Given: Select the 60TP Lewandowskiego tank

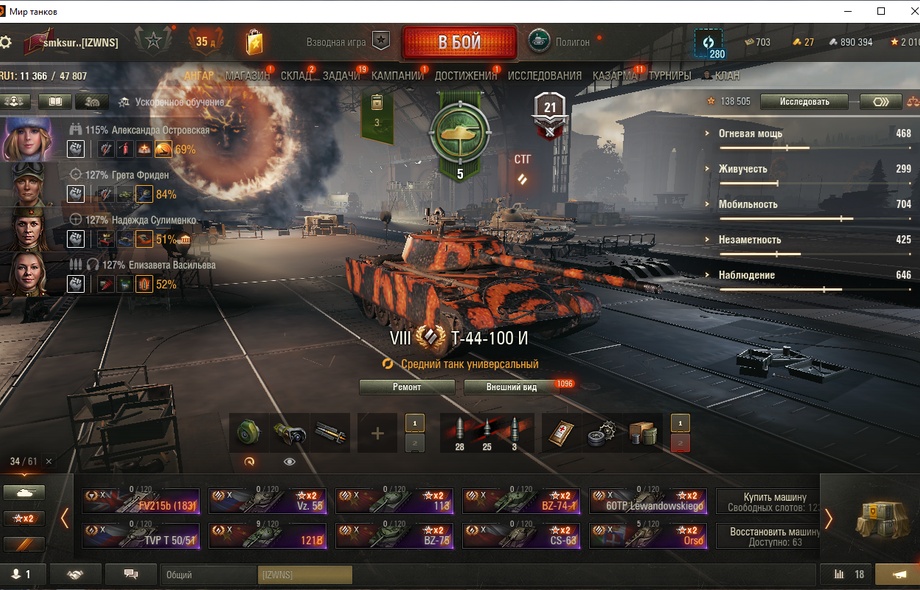Looking at the screenshot, I should click(x=648, y=500).
